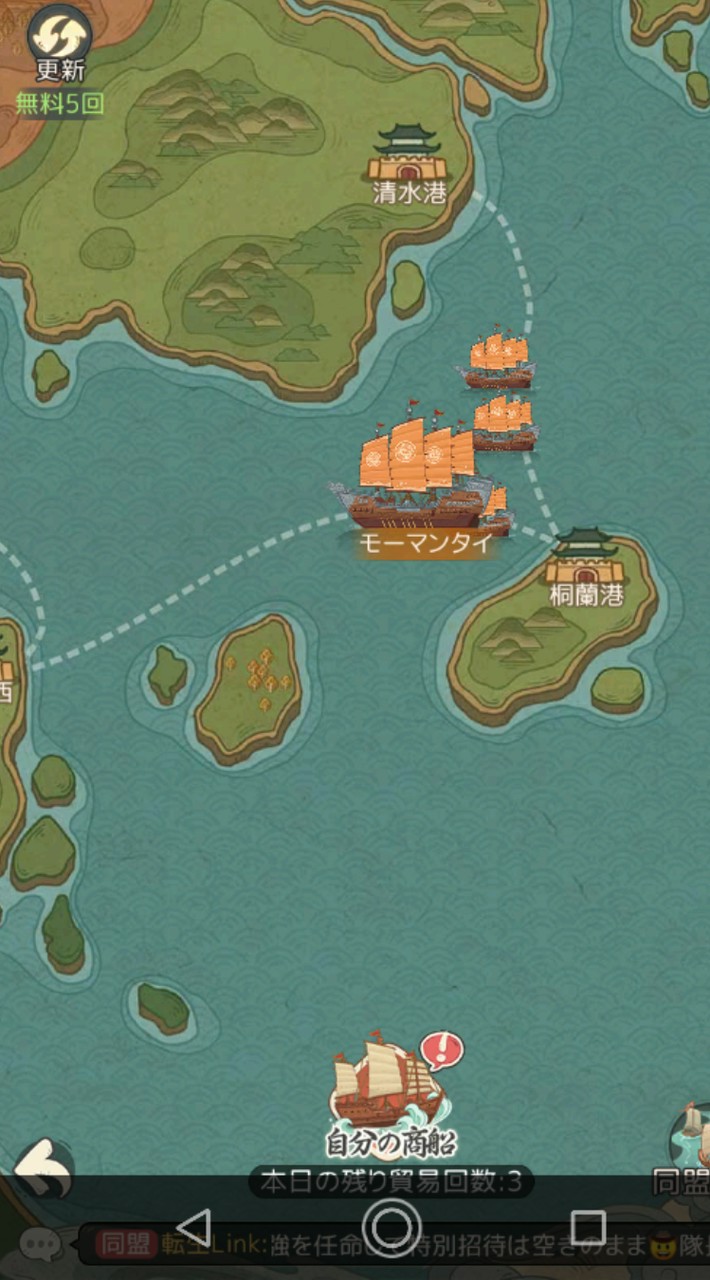This screenshot has width=710, height=1280.
Task: Tap the Android back triangle button
Action: [x=193, y=1227]
